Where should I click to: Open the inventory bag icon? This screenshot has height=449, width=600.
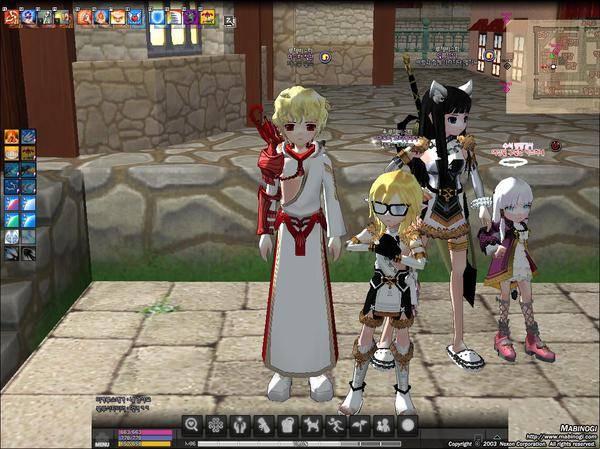click(x=287, y=425)
